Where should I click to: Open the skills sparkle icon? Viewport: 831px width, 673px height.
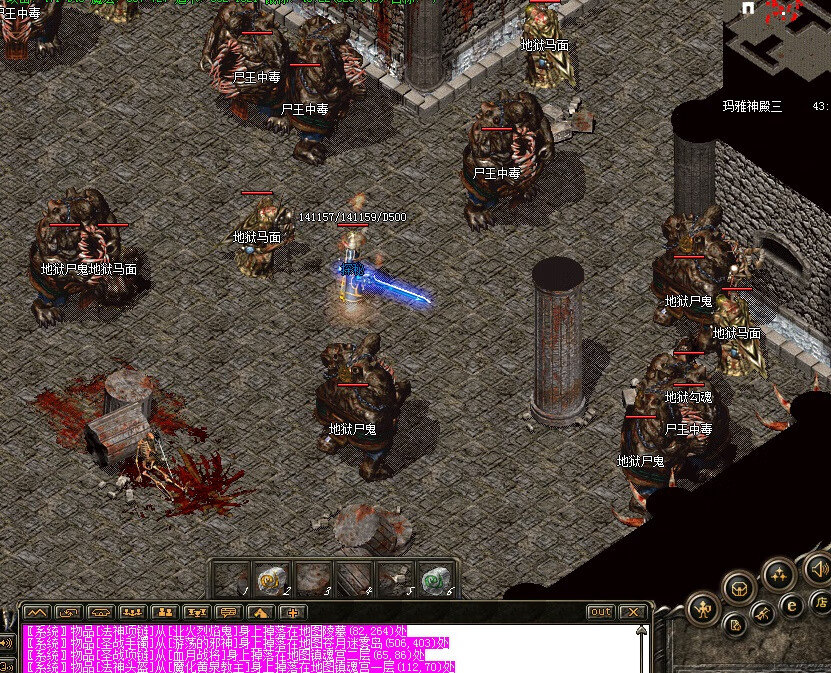tap(777, 574)
